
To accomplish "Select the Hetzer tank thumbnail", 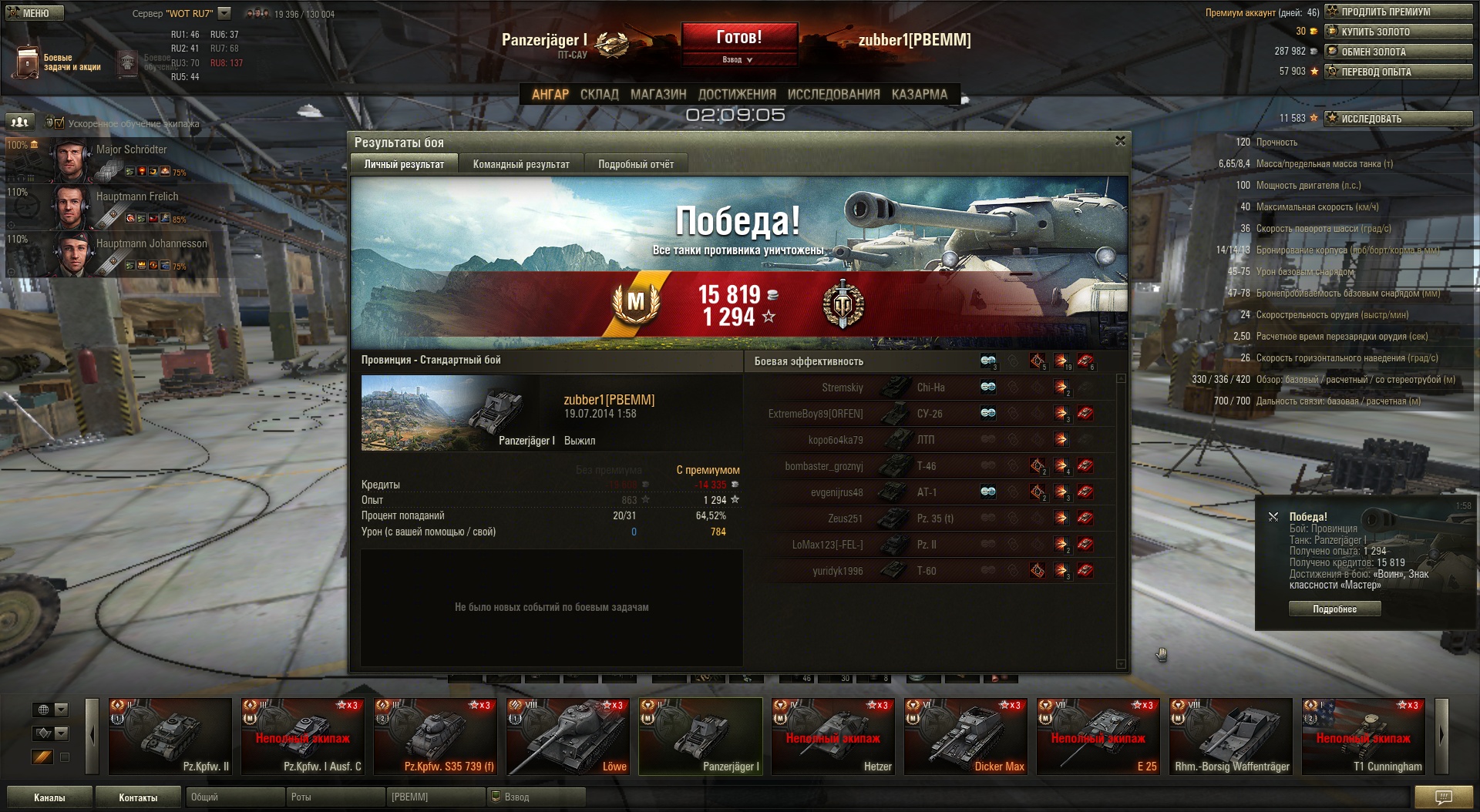I will (832, 736).
